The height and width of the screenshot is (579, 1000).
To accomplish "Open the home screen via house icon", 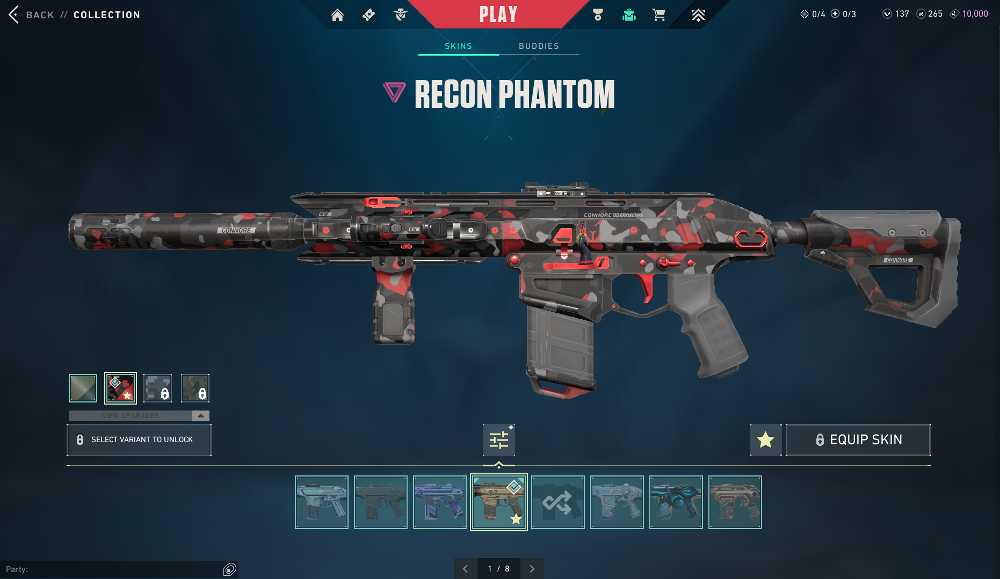I will [x=337, y=15].
